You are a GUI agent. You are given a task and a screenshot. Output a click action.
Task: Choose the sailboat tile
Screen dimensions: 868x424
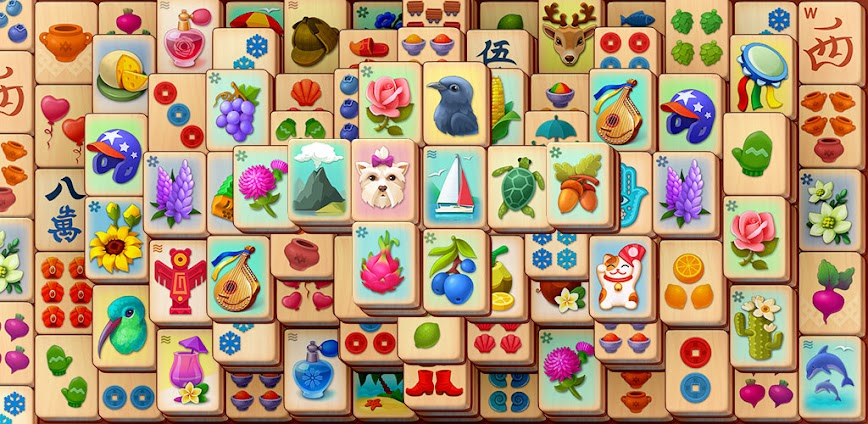pos(452,184)
